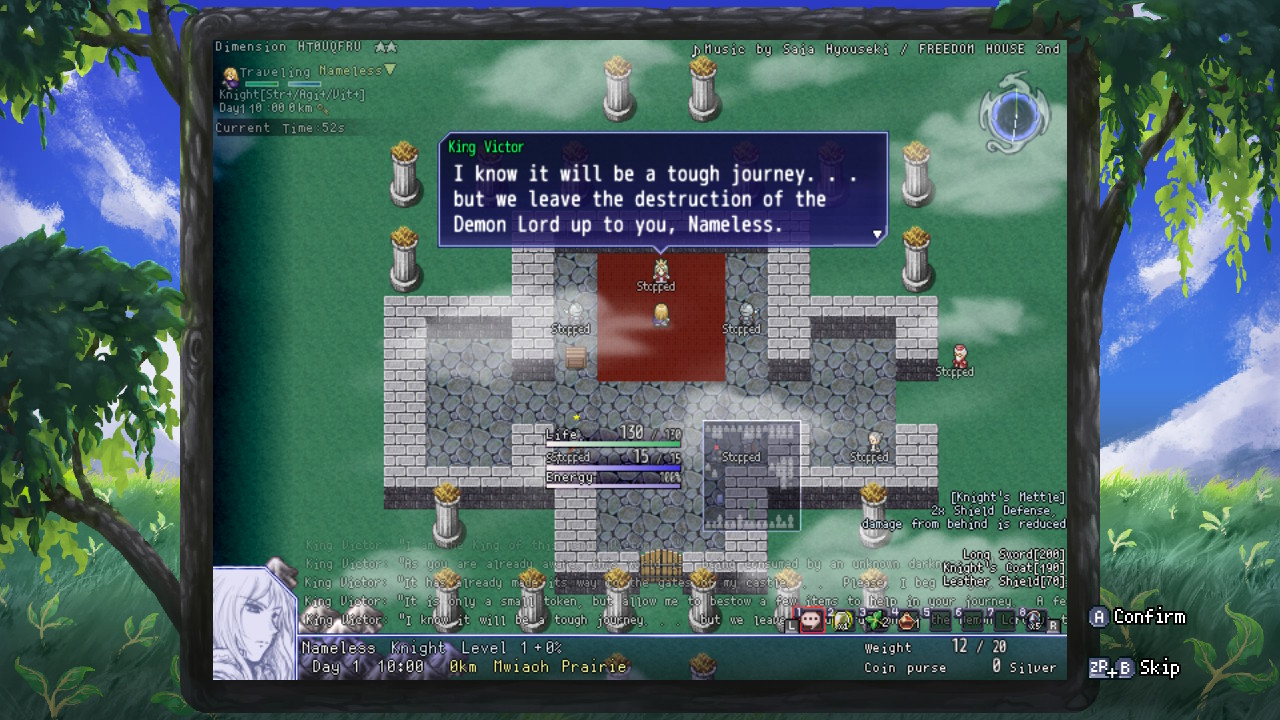Open the Traveling Nameless dropdown arrow
The width and height of the screenshot is (1280, 720).
[x=390, y=70]
